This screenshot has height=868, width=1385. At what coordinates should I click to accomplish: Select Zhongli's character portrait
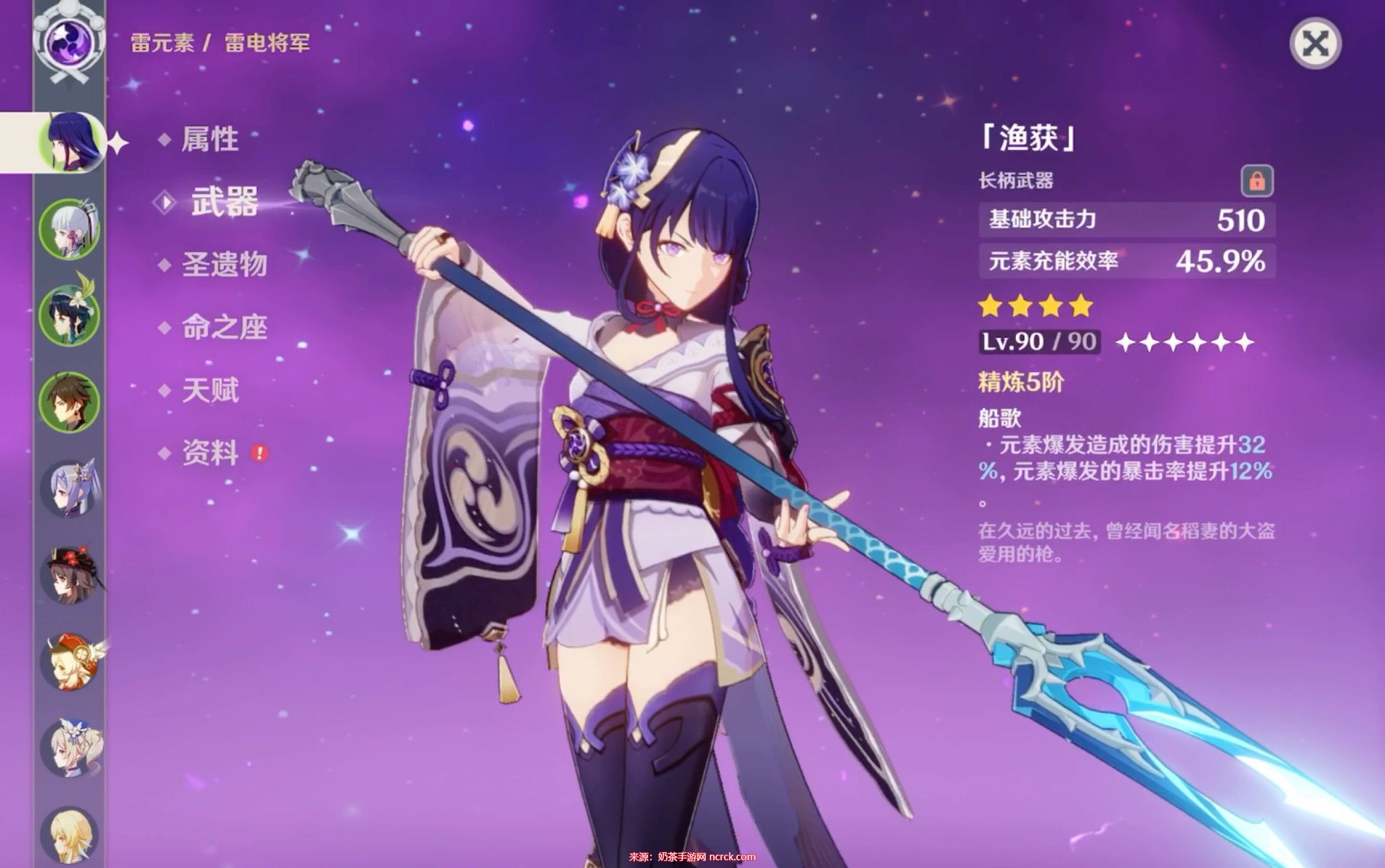(69, 401)
